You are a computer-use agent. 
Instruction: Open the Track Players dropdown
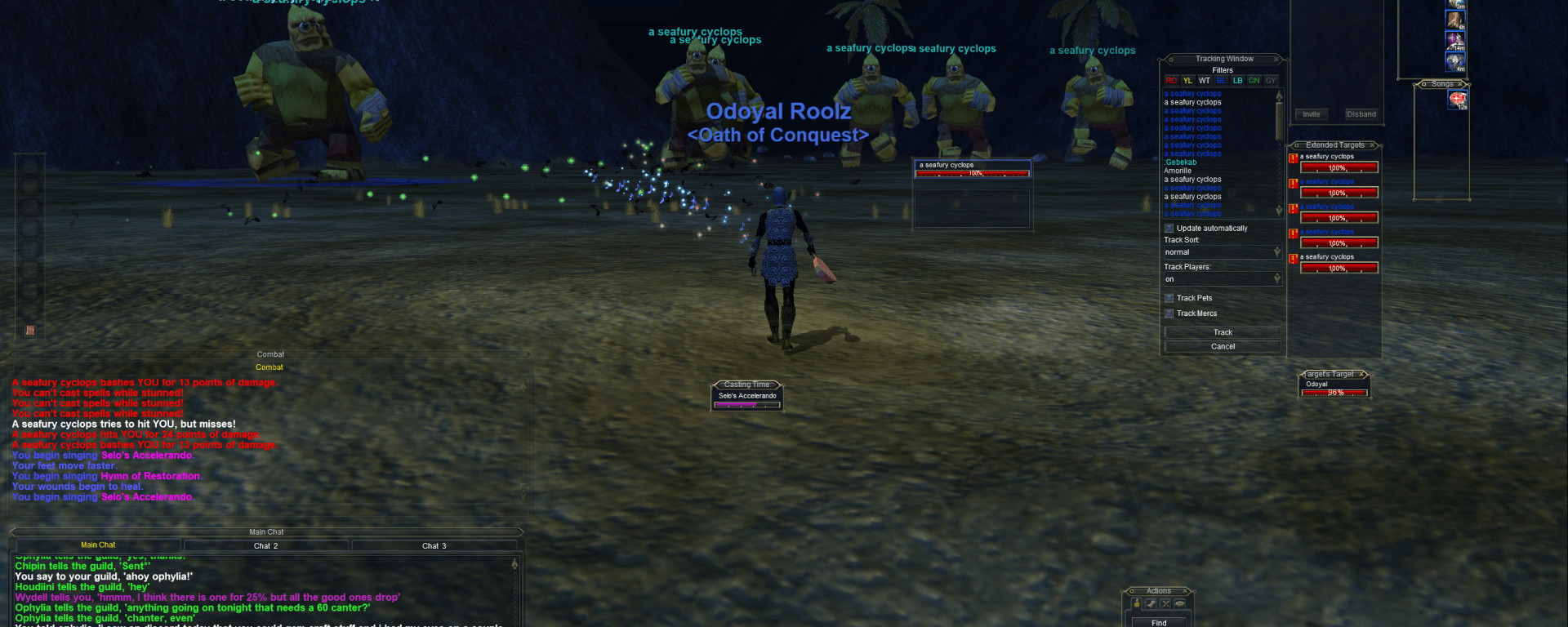(x=1277, y=279)
